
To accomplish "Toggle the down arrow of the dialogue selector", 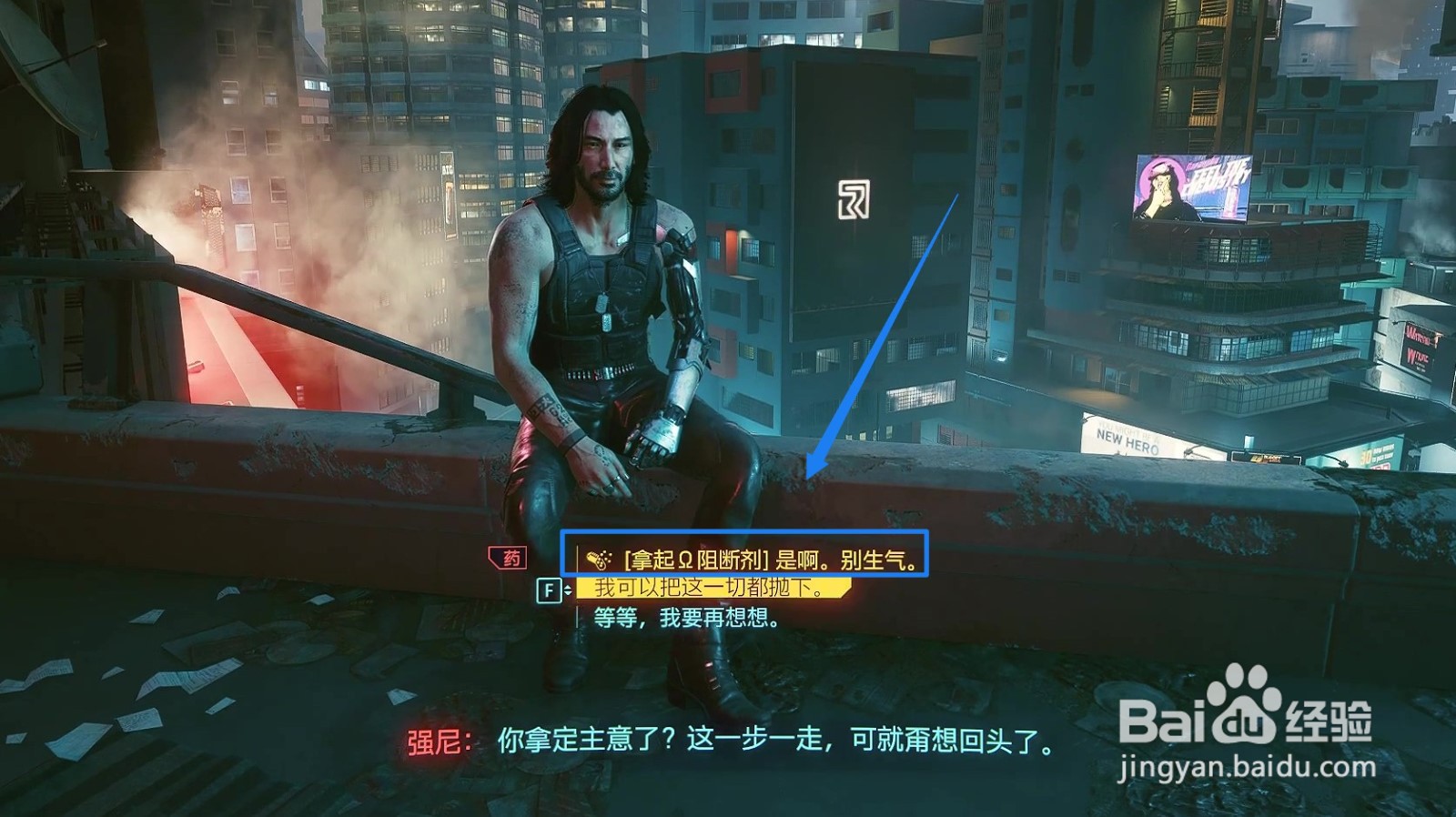I will 566,593.
